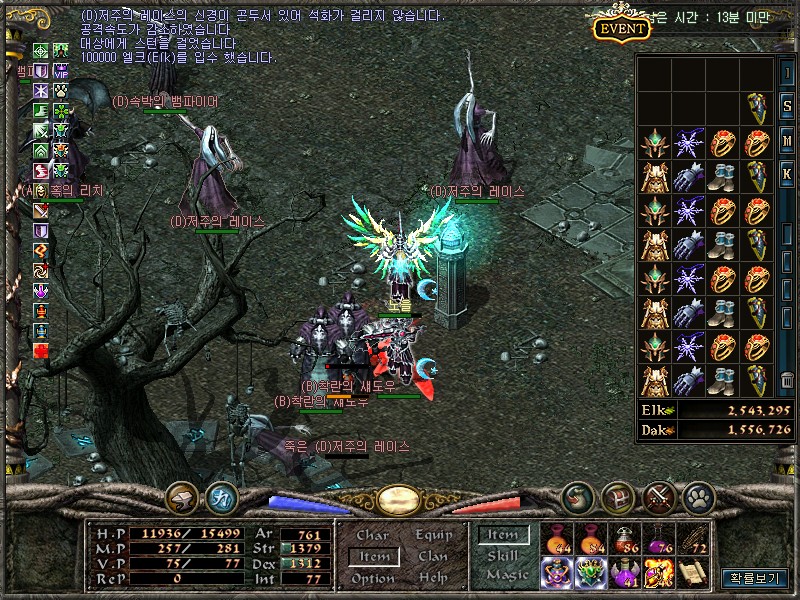
Task: Click the treasure chest round button
Action: coord(618,497)
